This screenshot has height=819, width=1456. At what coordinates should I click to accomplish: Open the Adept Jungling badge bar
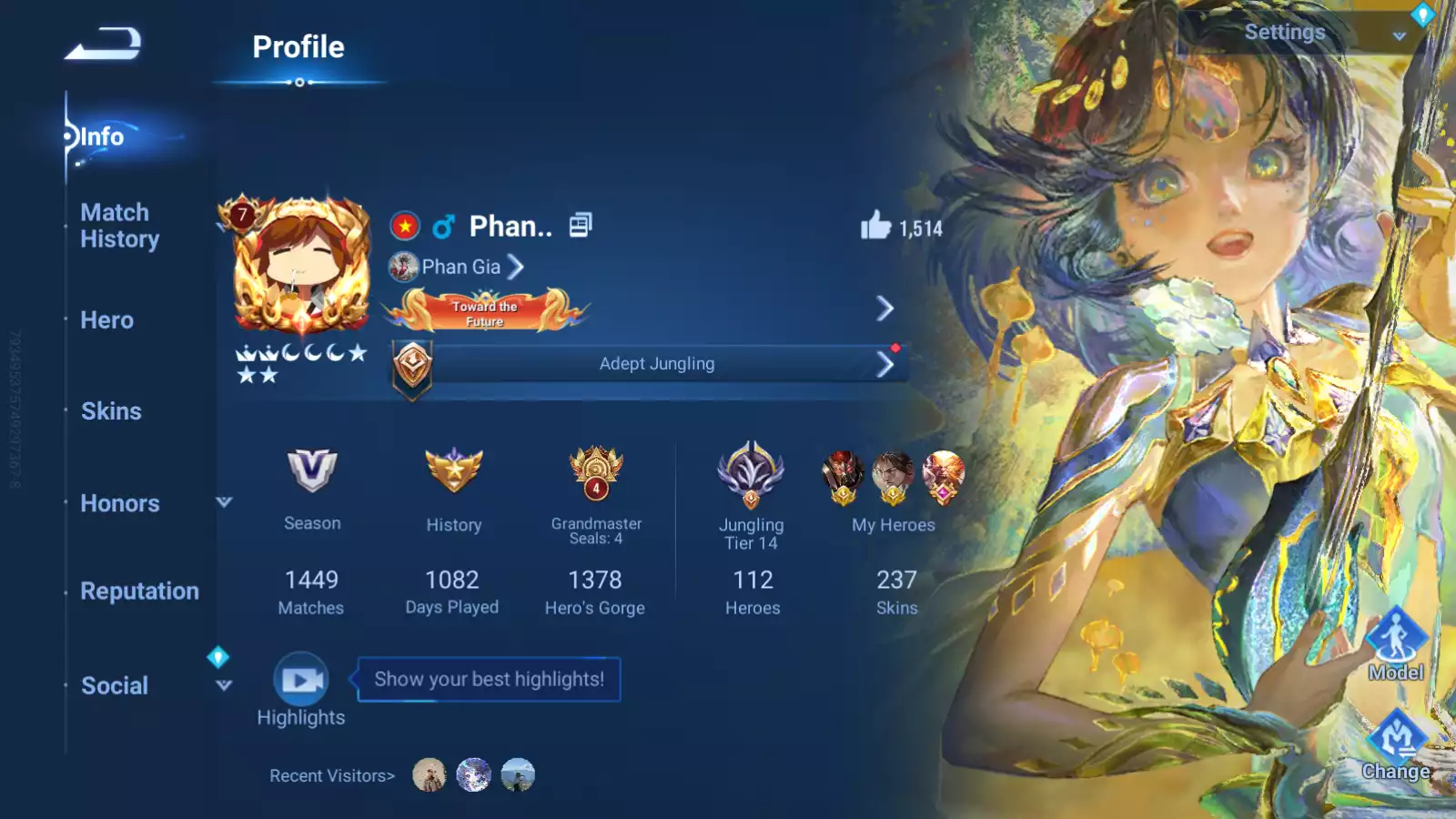(x=655, y=364)
